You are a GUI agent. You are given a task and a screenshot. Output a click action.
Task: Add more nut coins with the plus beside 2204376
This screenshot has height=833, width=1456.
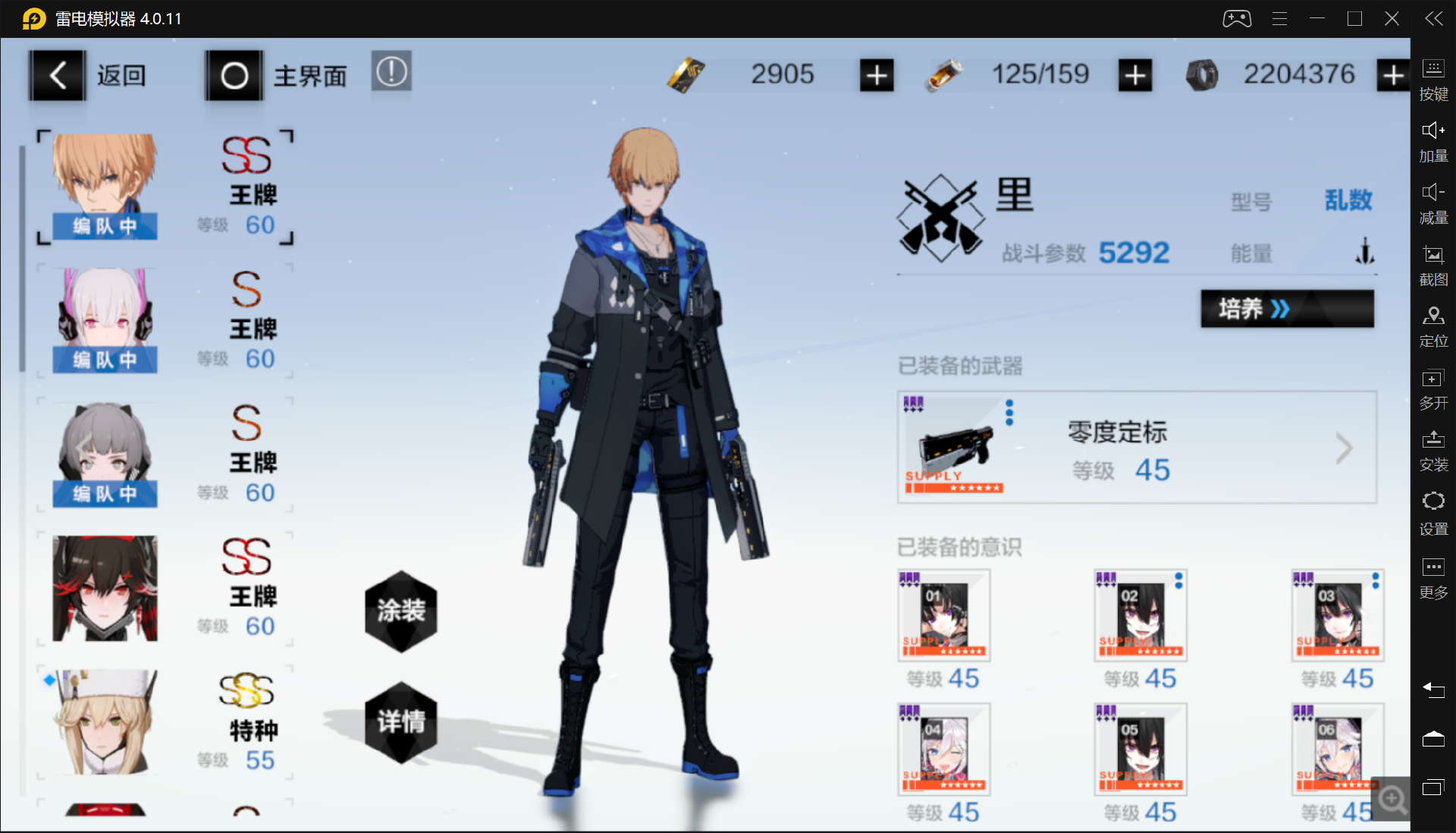(x=1392, y=75)
